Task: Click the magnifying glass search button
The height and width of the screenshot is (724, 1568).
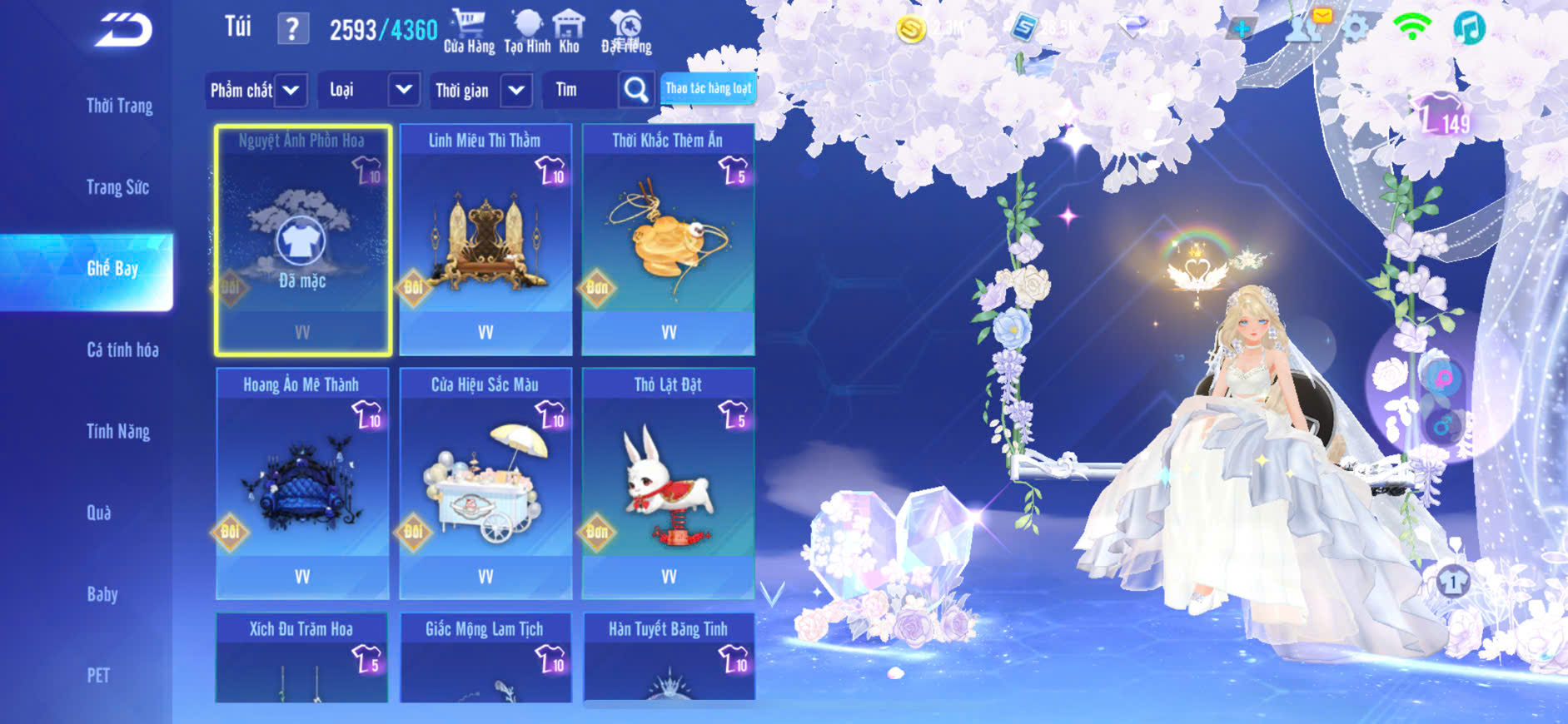Action: click(636, 90)
